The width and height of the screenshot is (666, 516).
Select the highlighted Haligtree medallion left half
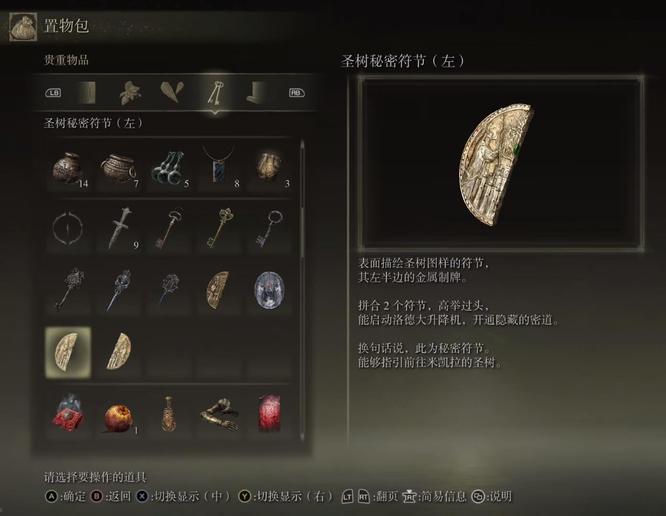[x=67, y=351]
